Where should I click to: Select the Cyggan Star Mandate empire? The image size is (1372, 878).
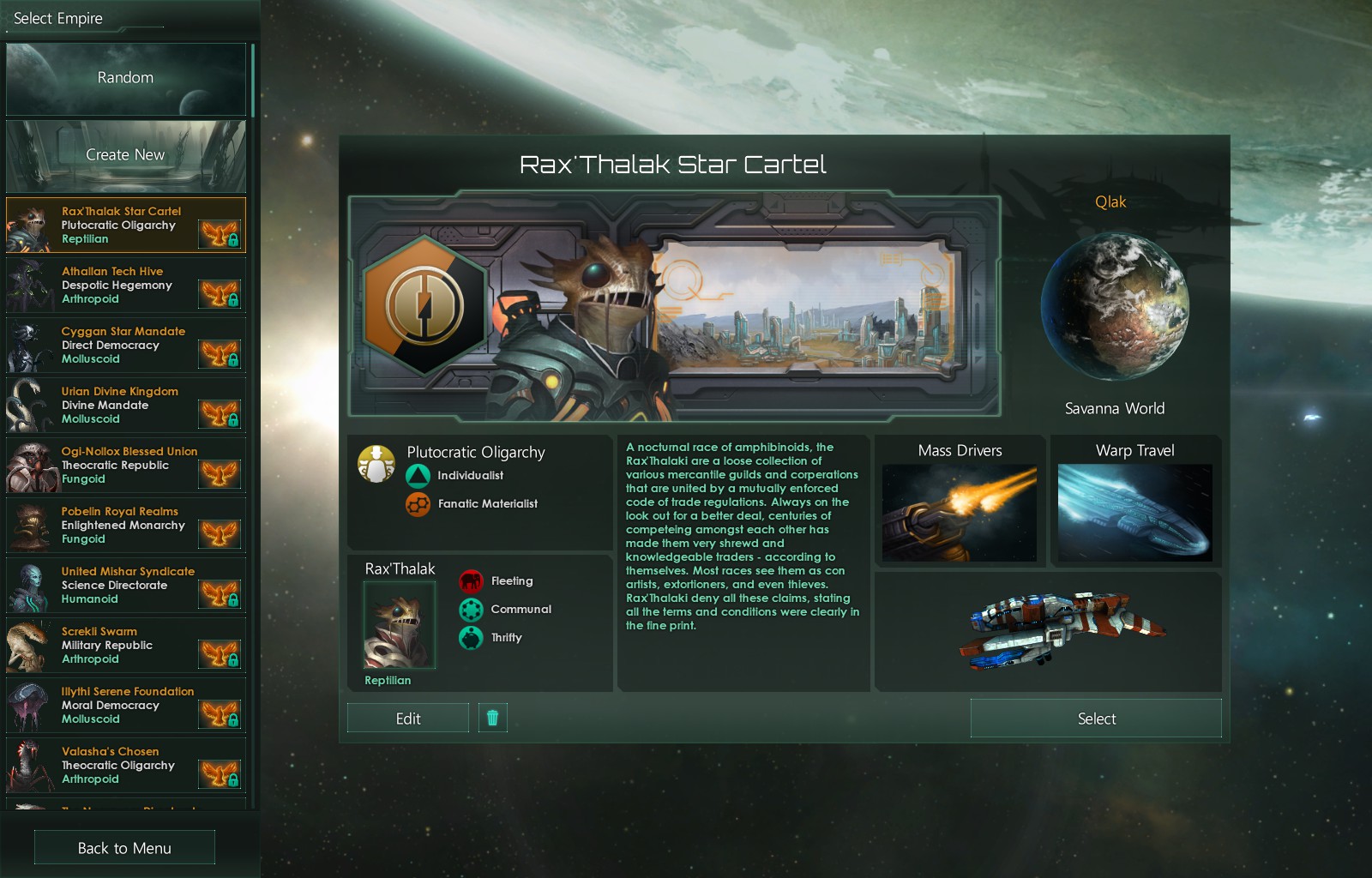tap(125, 346)
